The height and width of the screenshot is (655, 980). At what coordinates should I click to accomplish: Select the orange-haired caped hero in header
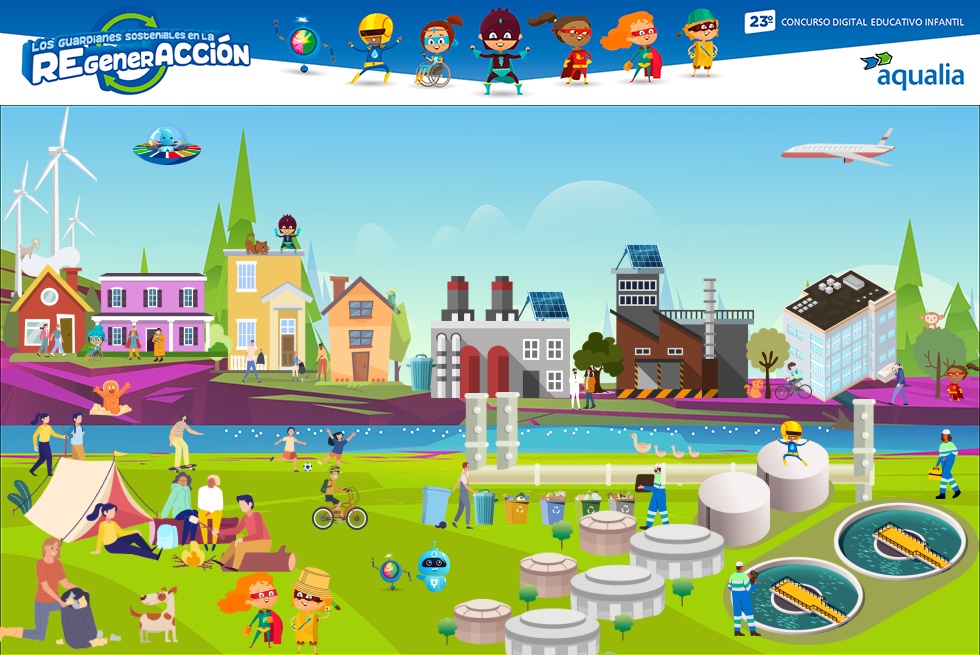(635, 46)
